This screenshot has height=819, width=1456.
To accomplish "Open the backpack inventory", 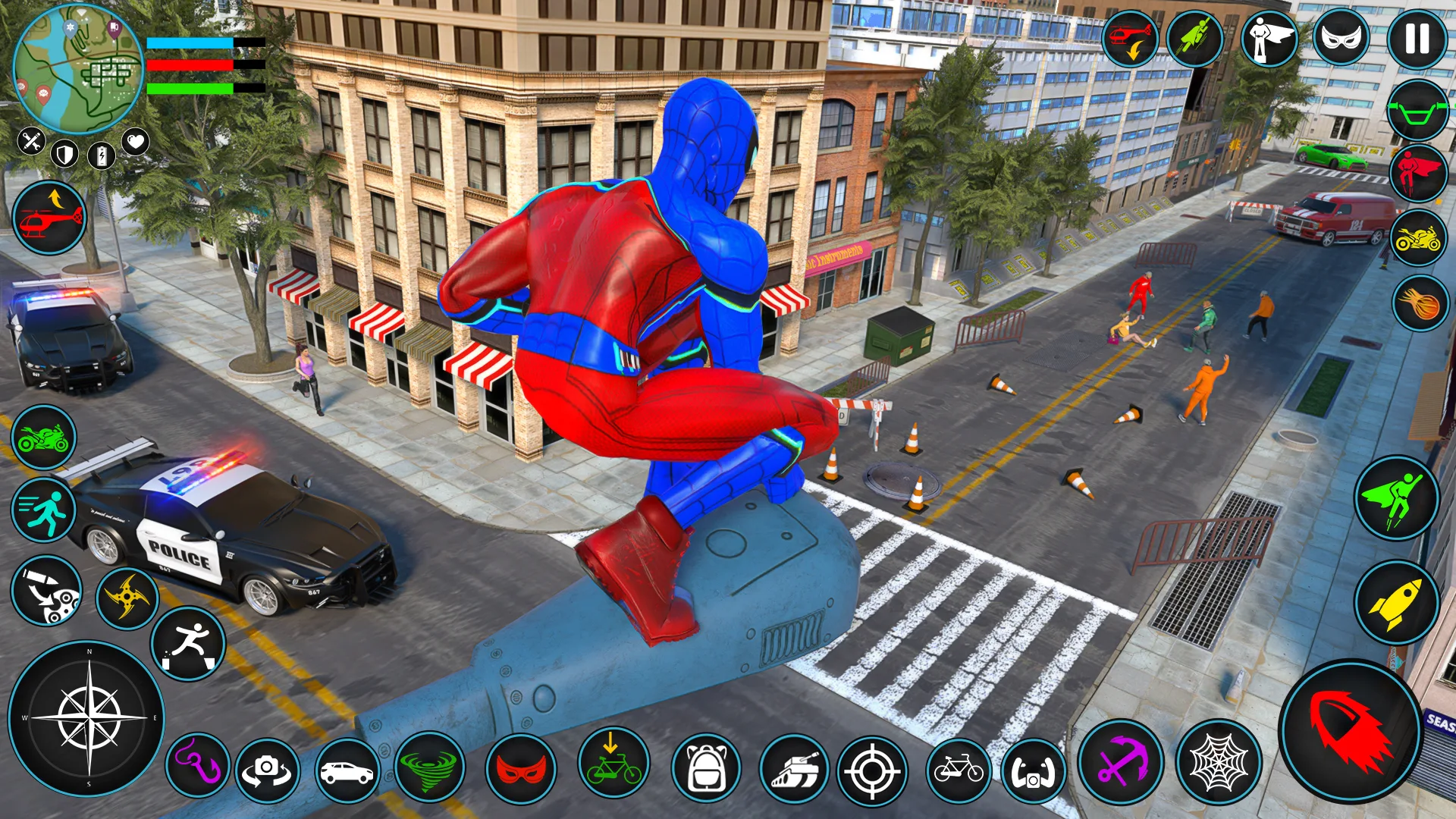I will pyautogui.click(x=706, y=769).
